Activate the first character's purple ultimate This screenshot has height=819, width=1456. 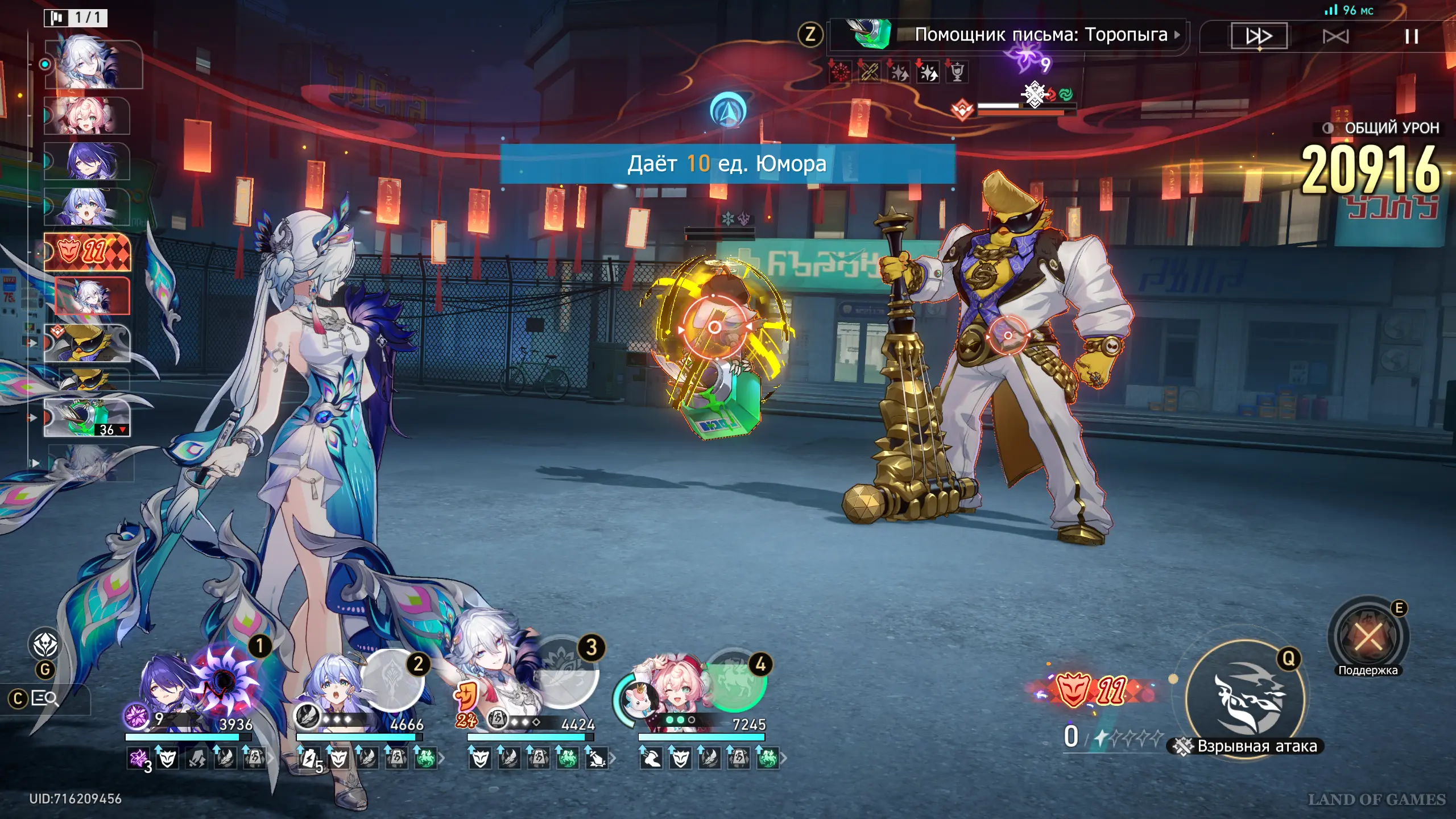(226, 679)
